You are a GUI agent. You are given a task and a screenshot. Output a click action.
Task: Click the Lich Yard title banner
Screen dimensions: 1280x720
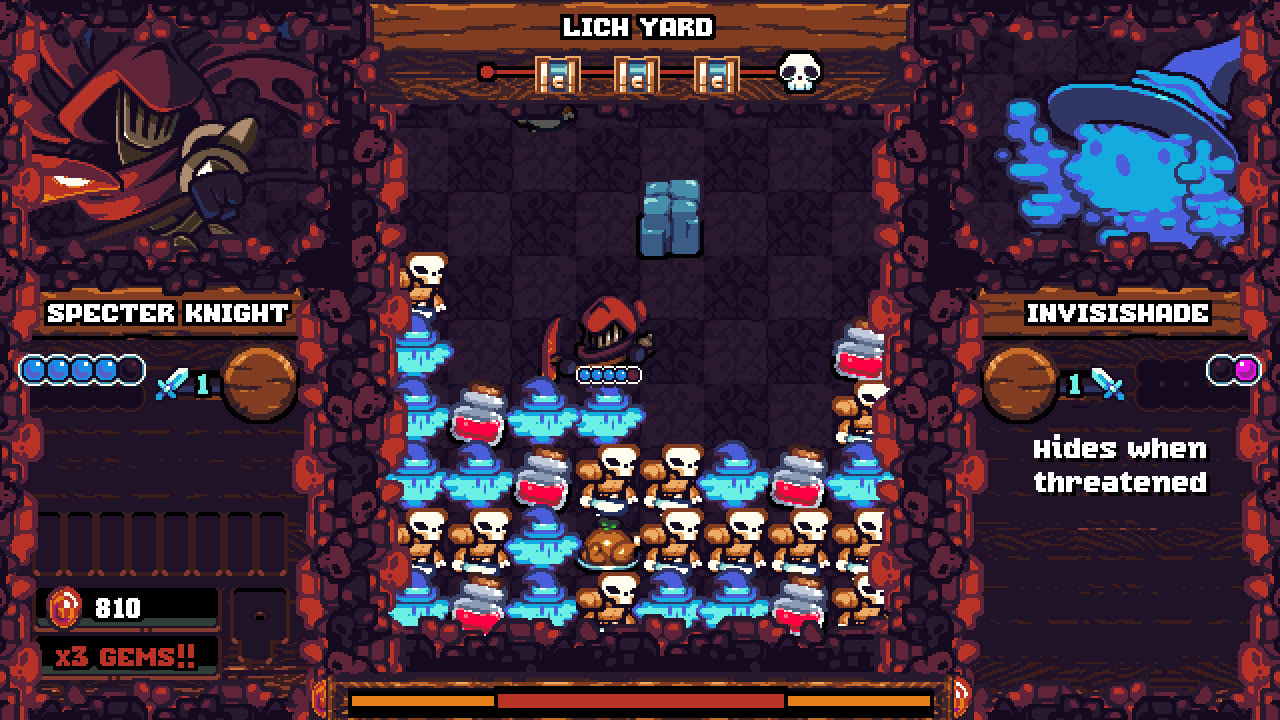(x=640, y=27)
